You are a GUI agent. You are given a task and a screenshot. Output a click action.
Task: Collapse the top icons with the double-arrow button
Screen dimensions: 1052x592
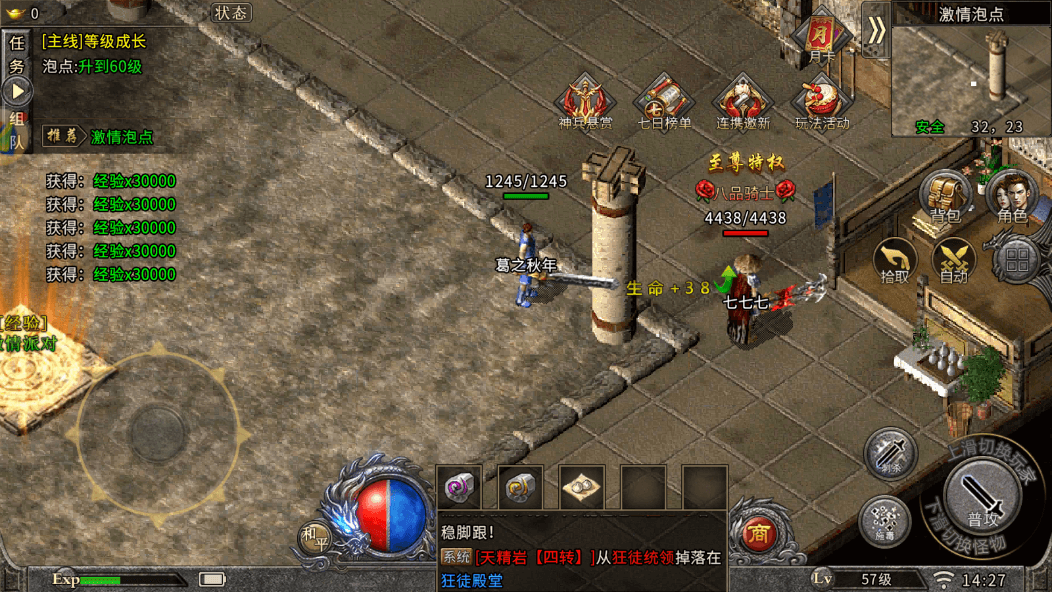coord(875,30)
